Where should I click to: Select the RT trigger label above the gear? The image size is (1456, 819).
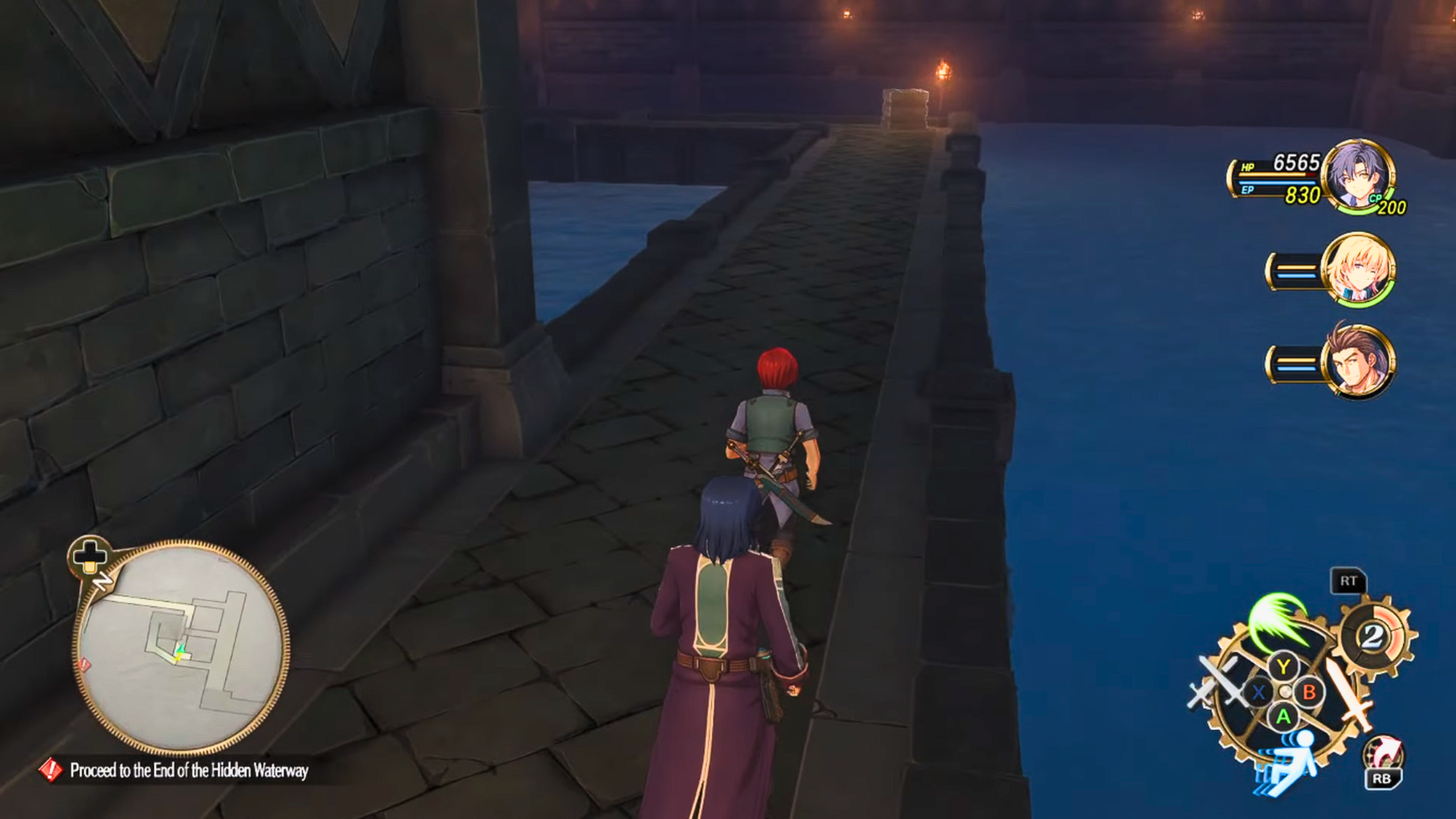pyautogui.click(x=1349, y=580)
